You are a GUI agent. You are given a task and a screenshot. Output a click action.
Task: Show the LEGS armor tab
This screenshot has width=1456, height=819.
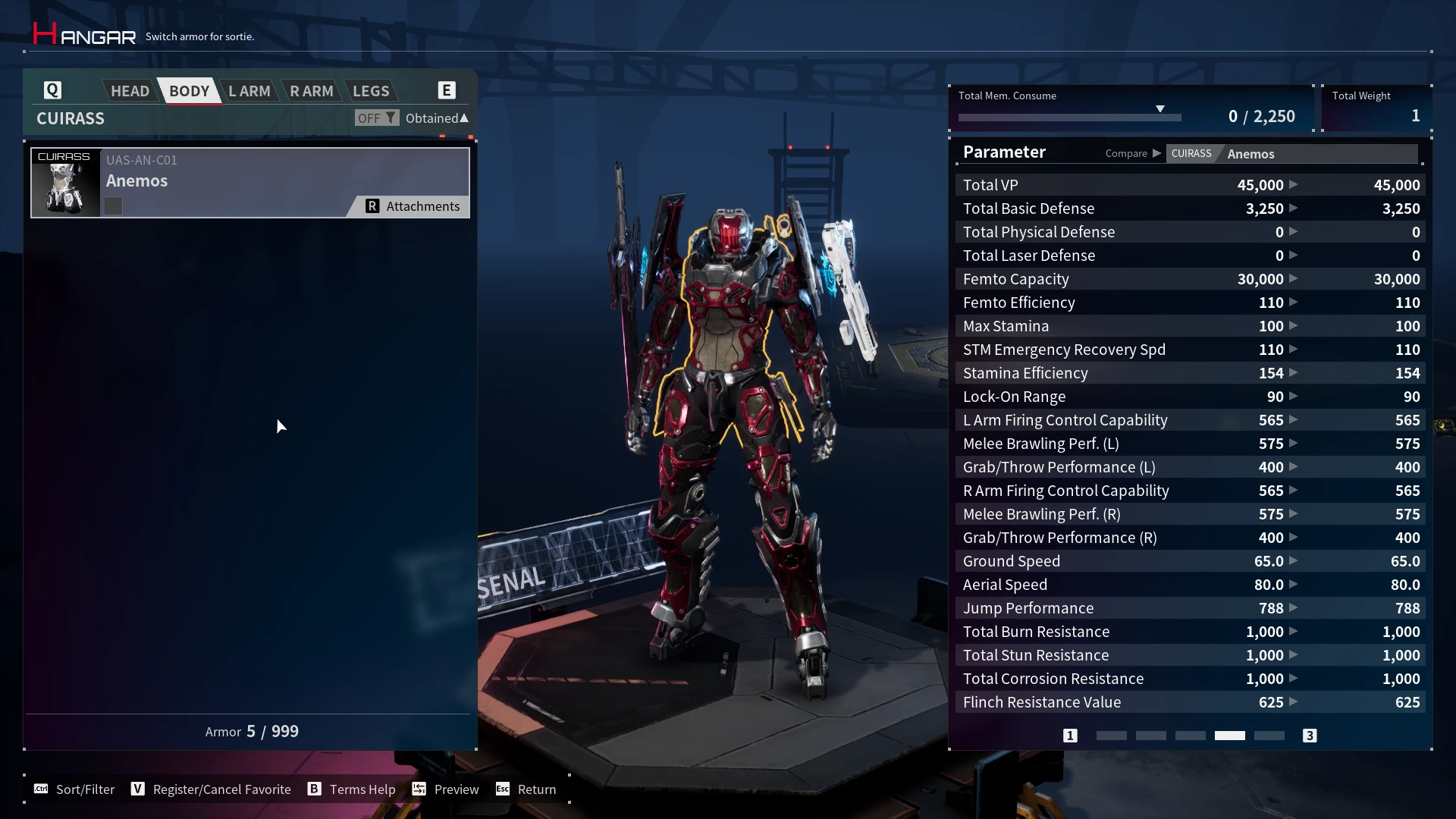pos(371,91)
